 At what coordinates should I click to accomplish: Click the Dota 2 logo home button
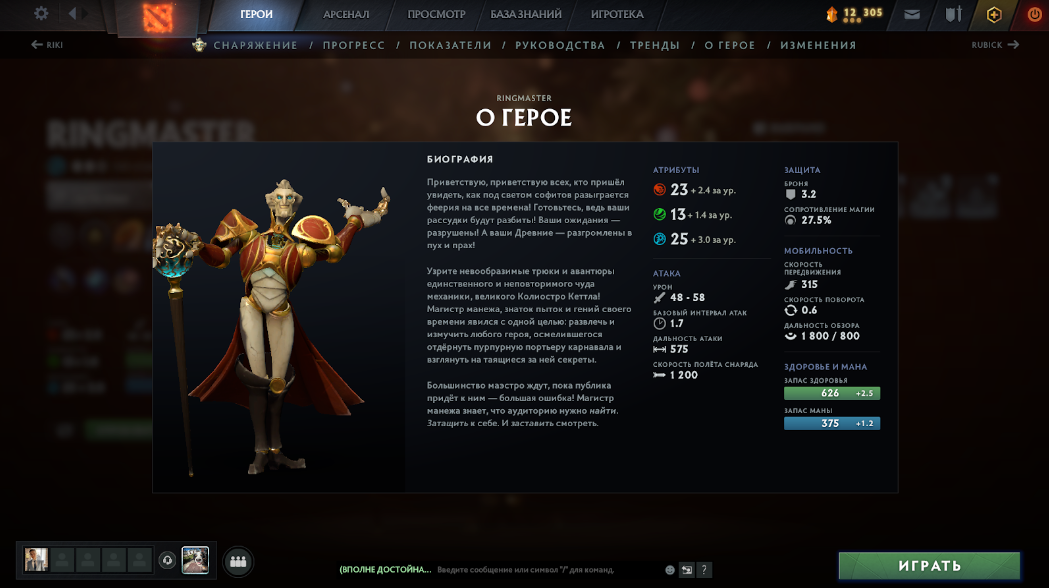[x=158, y=16]
